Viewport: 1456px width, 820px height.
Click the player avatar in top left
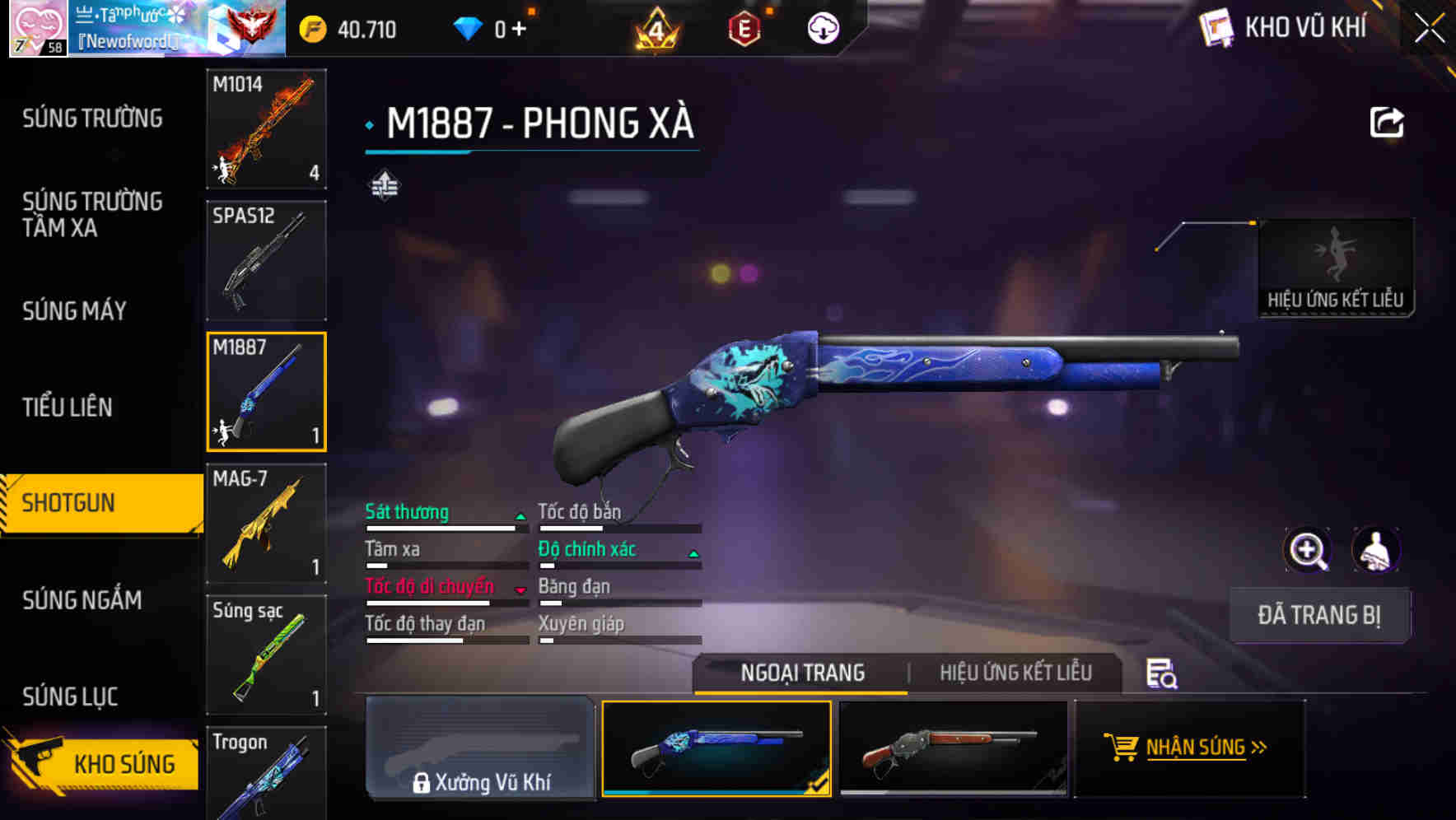36,27
